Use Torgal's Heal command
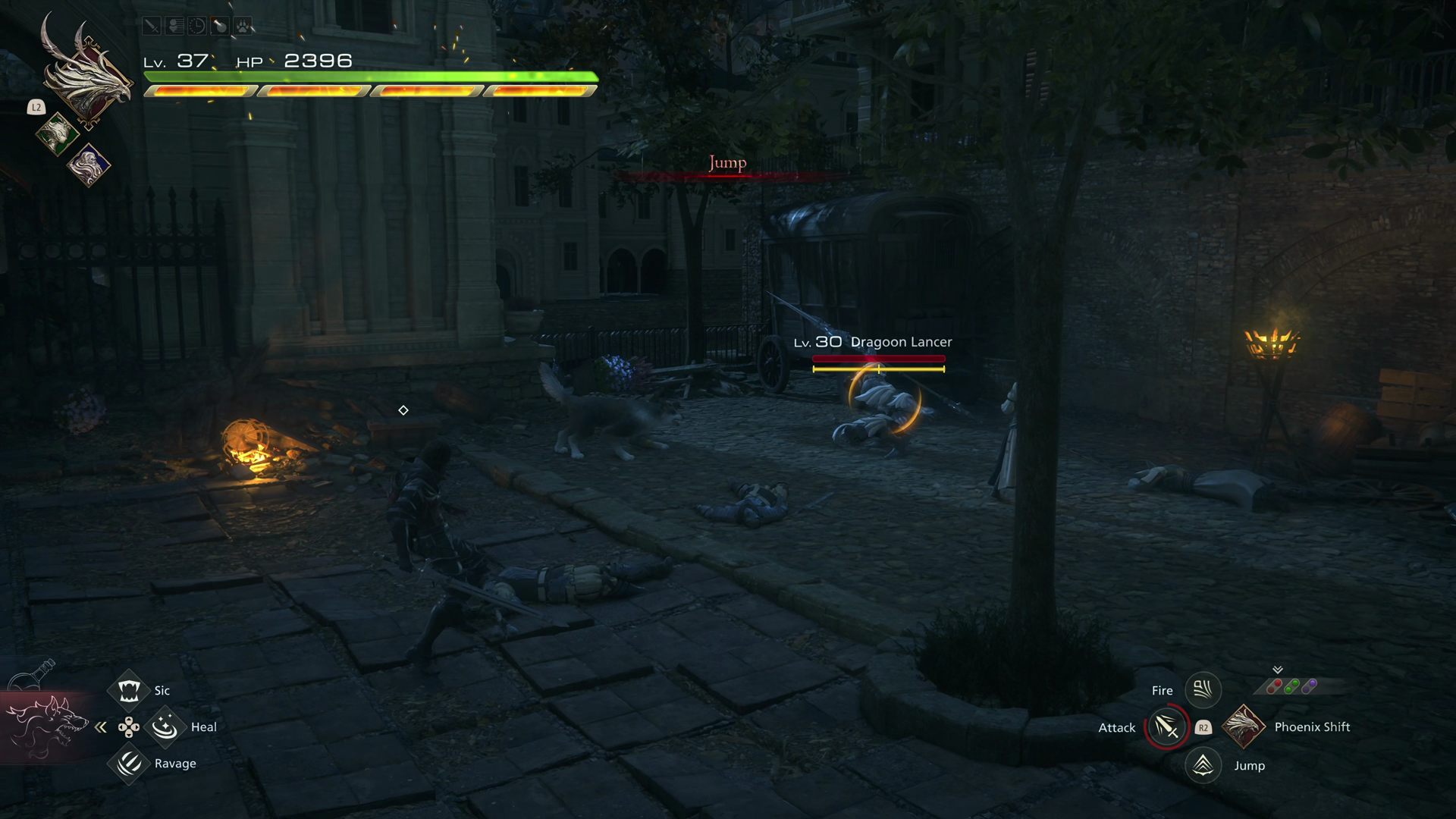This screenshot has height=819, width=1456. [x=165, y=727]
